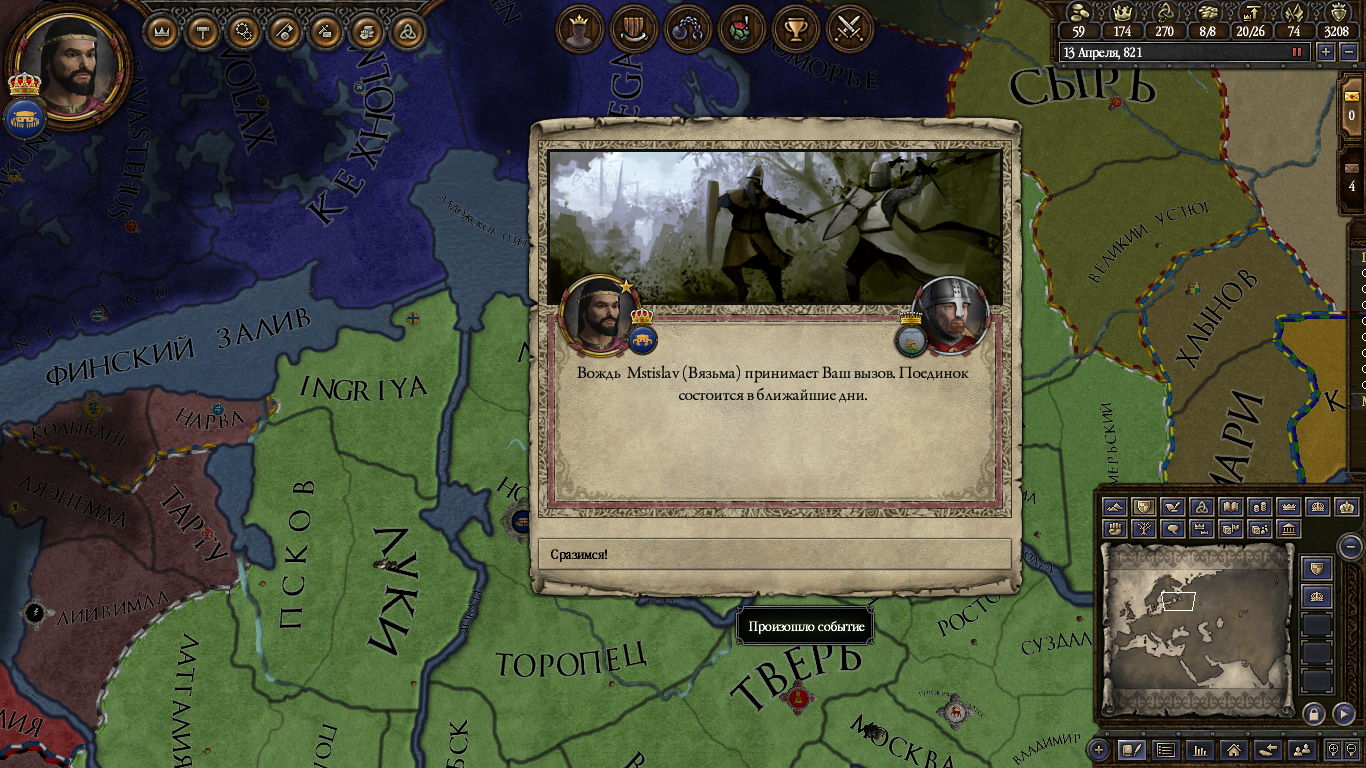Image resolution: width=1366 pixels, height=768 pixels.
Task: Click Mstislav's helmeted portrait in the event window
Action: [x=949, y=314]
